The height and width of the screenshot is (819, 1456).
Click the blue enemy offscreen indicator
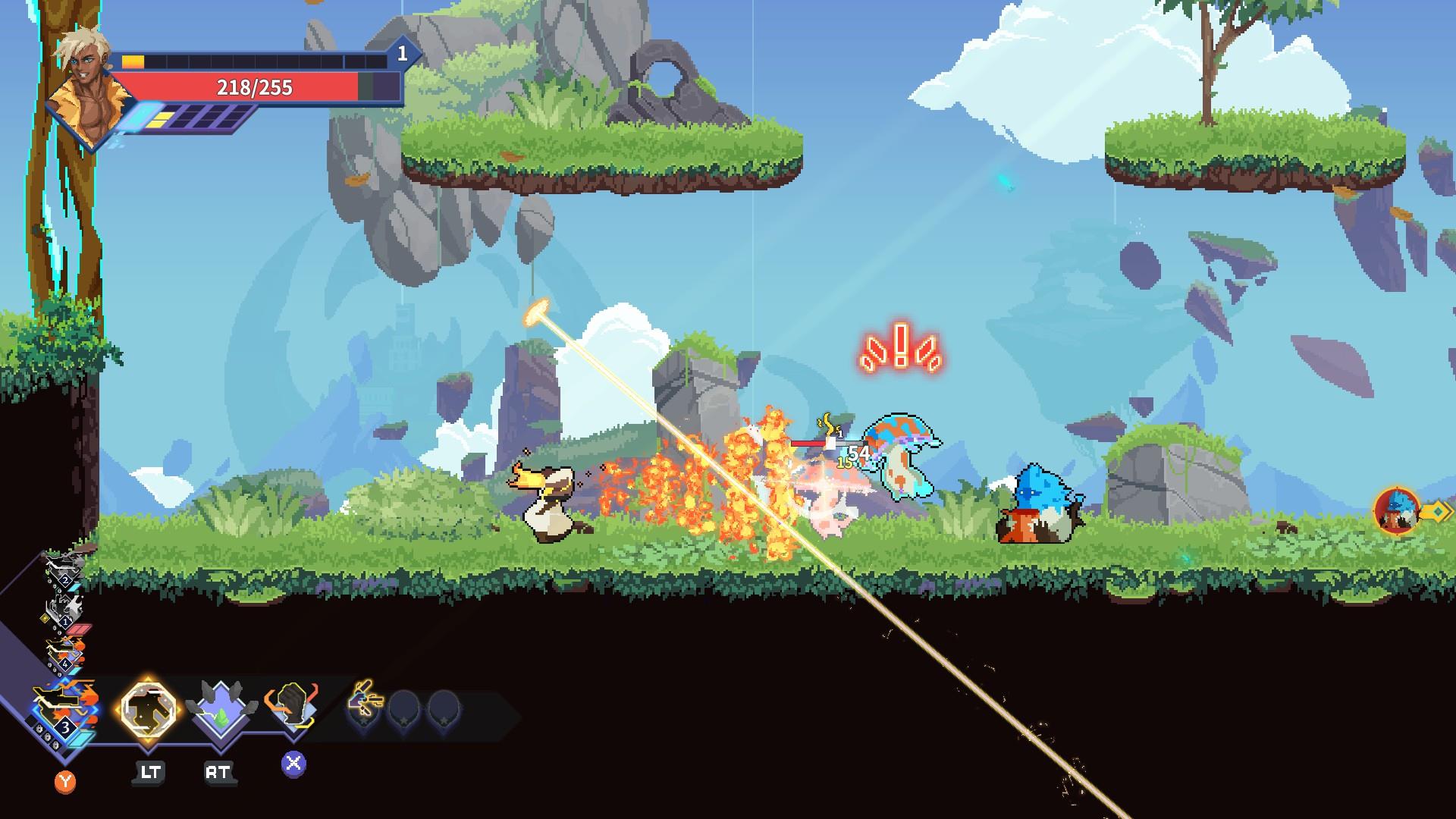click(x=1397, y=512)
